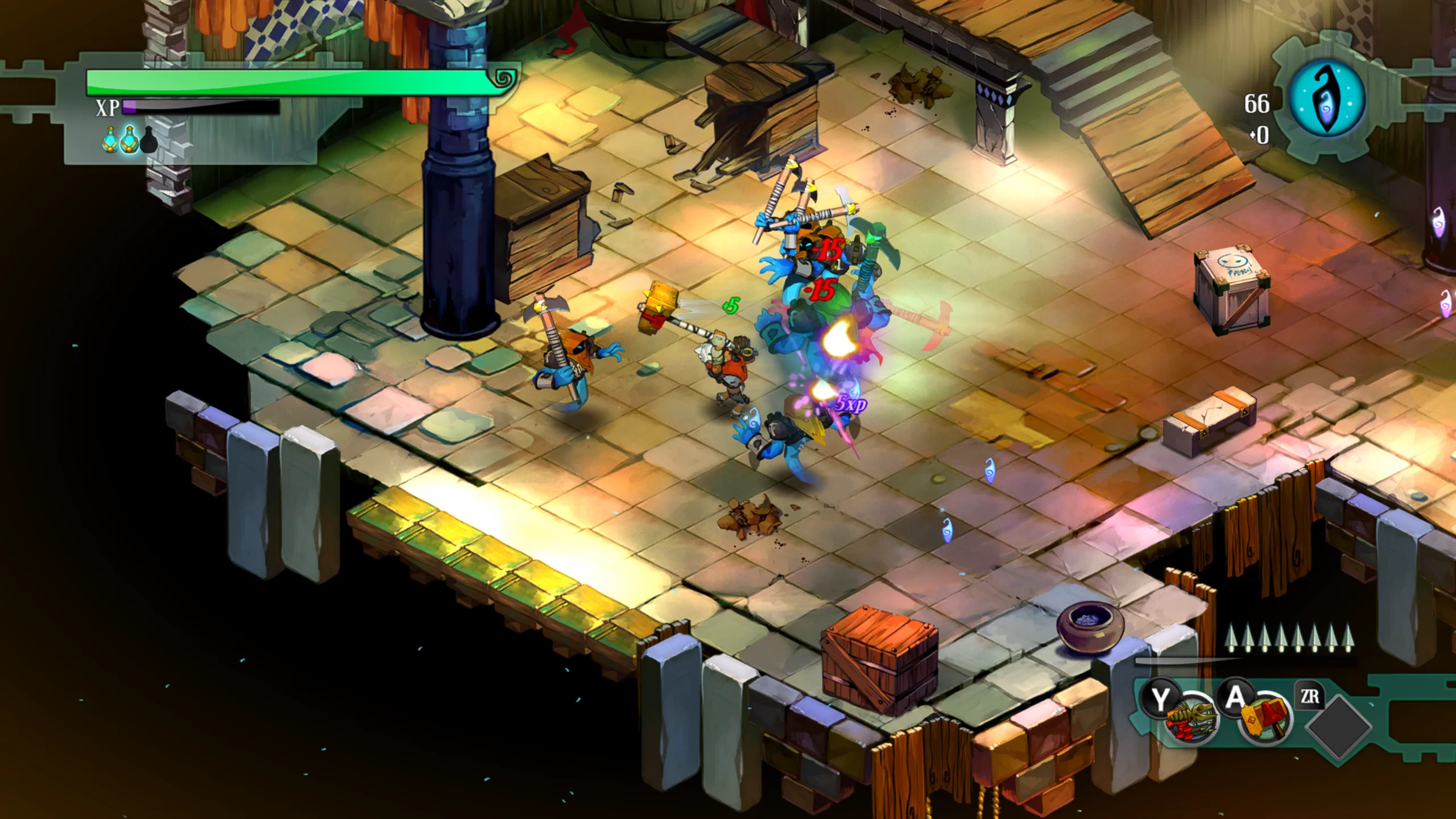
Task: Click the empty black tonic silhouette
Action: [x=148, y=140]
